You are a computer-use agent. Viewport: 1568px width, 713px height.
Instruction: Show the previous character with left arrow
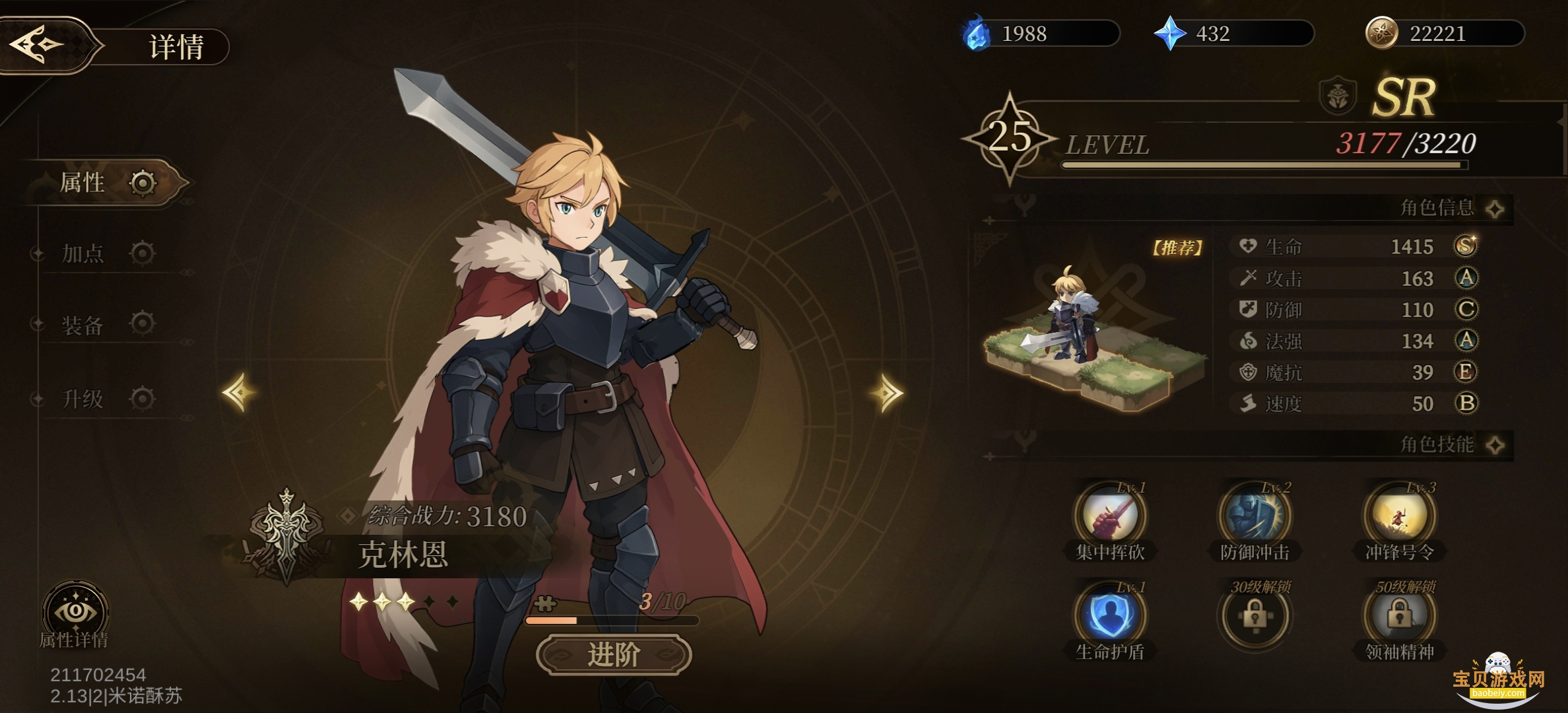pyautogui.click(x=238, y=393)
